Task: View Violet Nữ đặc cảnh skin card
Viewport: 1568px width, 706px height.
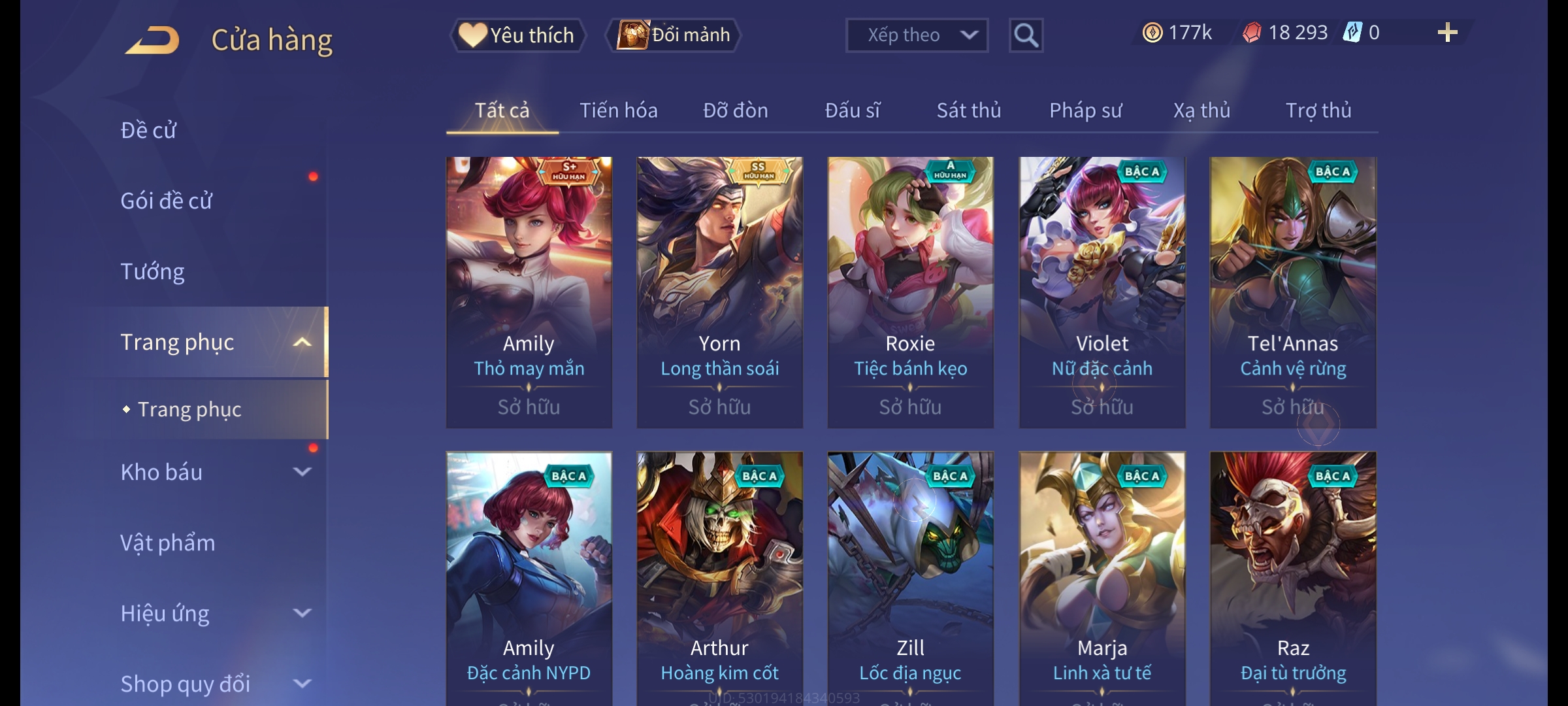Action: coord(1102,292)
